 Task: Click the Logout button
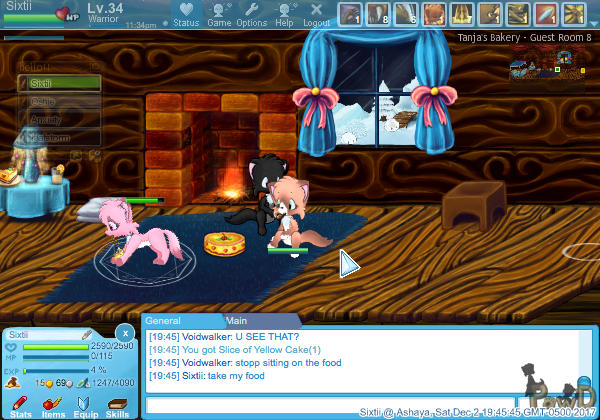pyautogui.click(x=316, y=13)
